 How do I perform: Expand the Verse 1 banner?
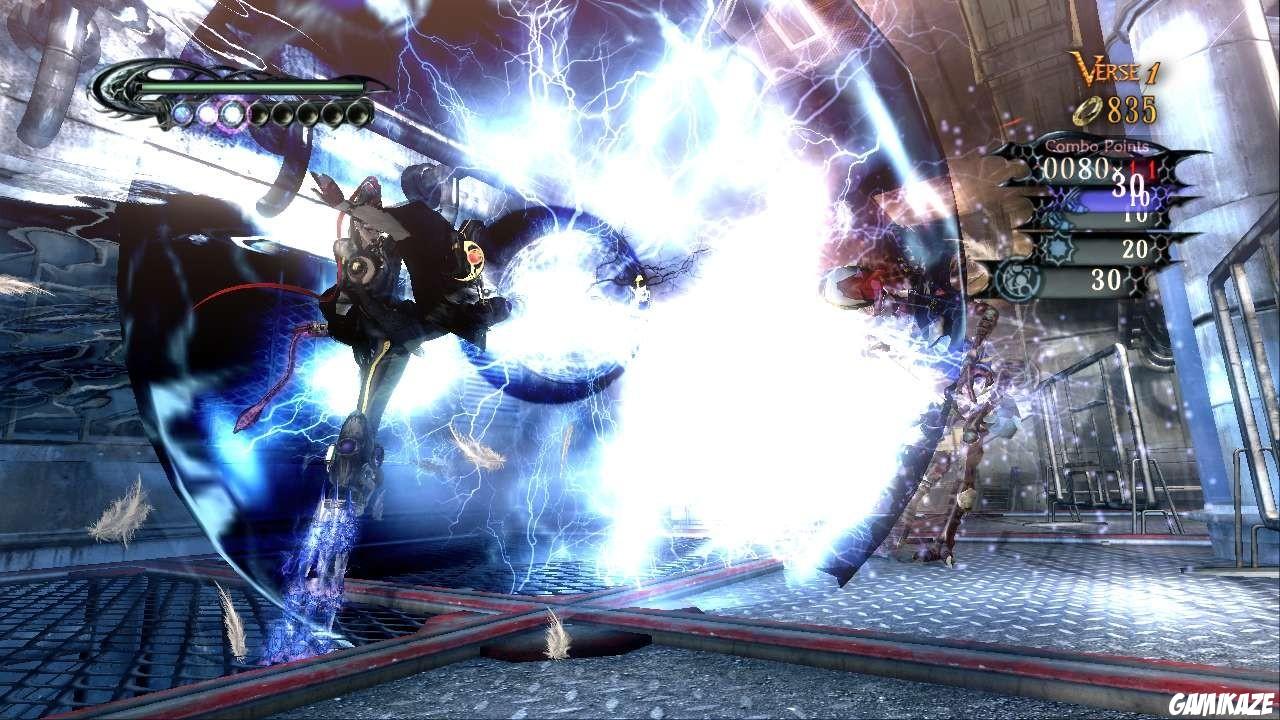1117,68
